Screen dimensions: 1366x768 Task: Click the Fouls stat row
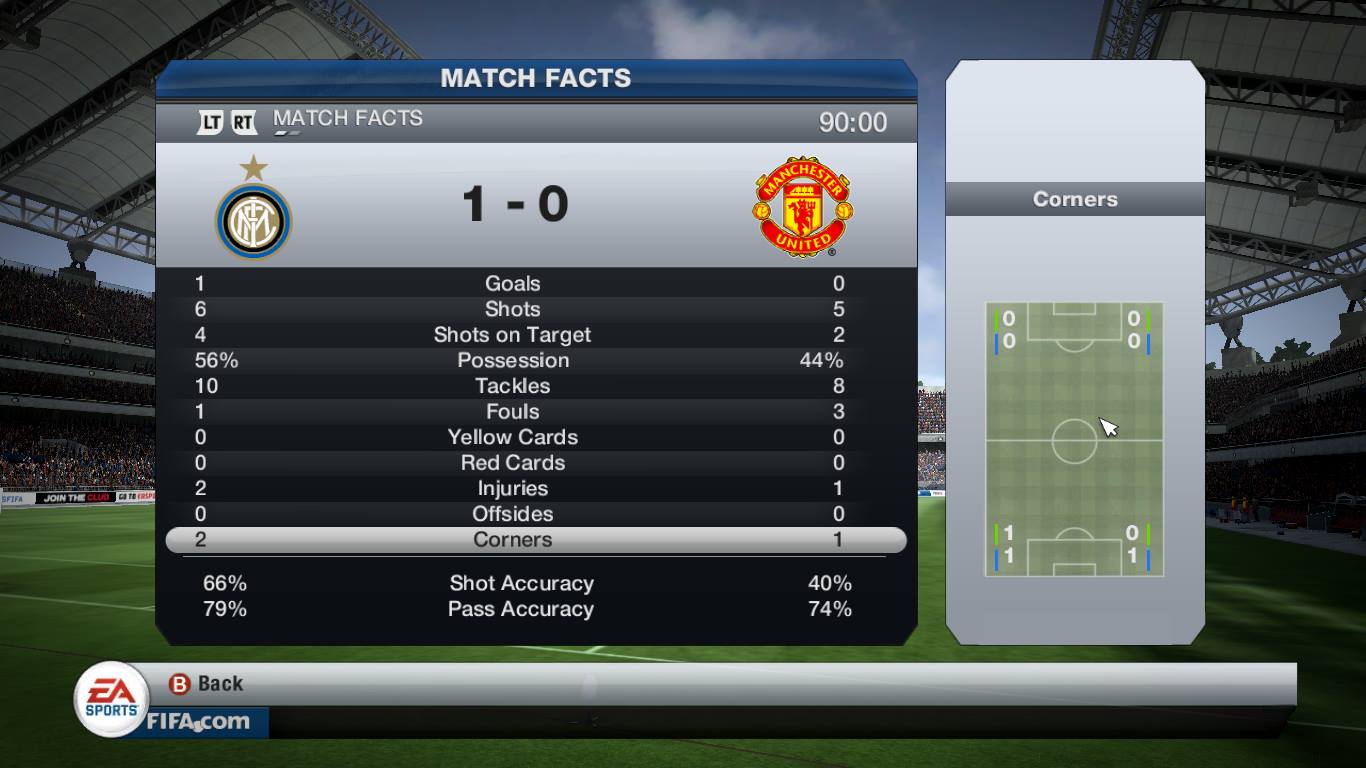(x=512, y=412)
